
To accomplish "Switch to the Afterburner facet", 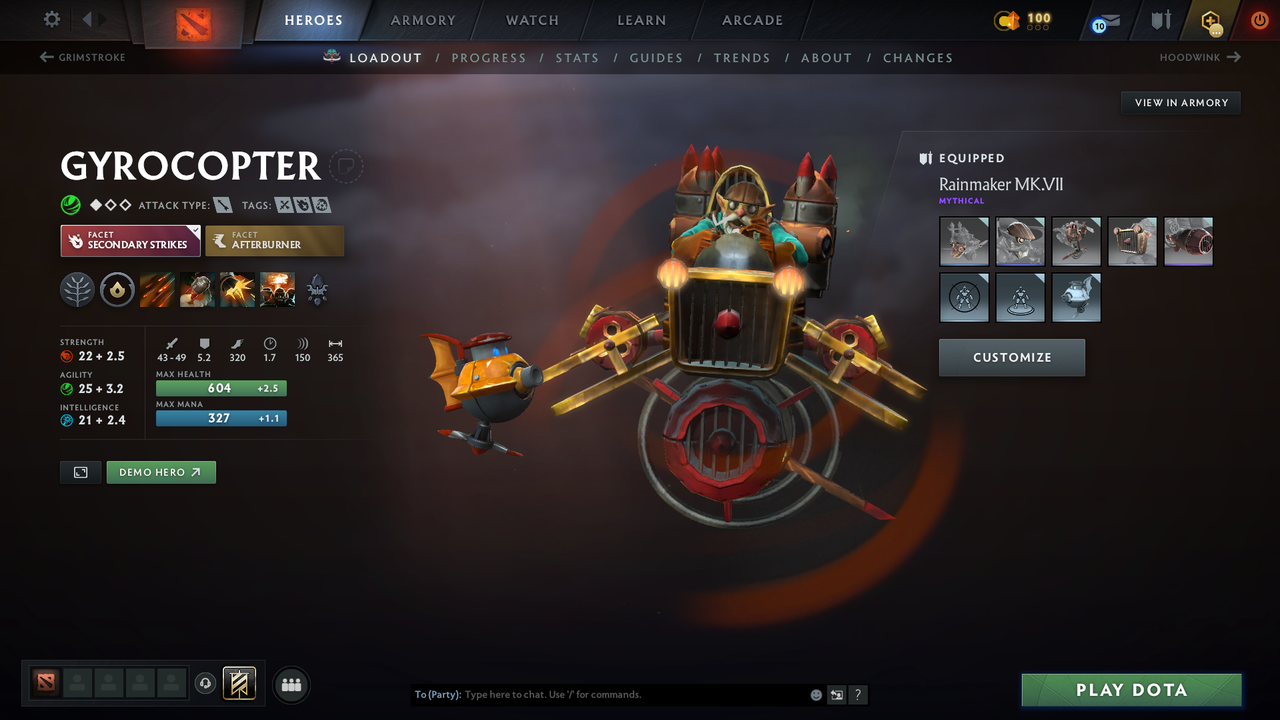I will [x=275, y=240].
